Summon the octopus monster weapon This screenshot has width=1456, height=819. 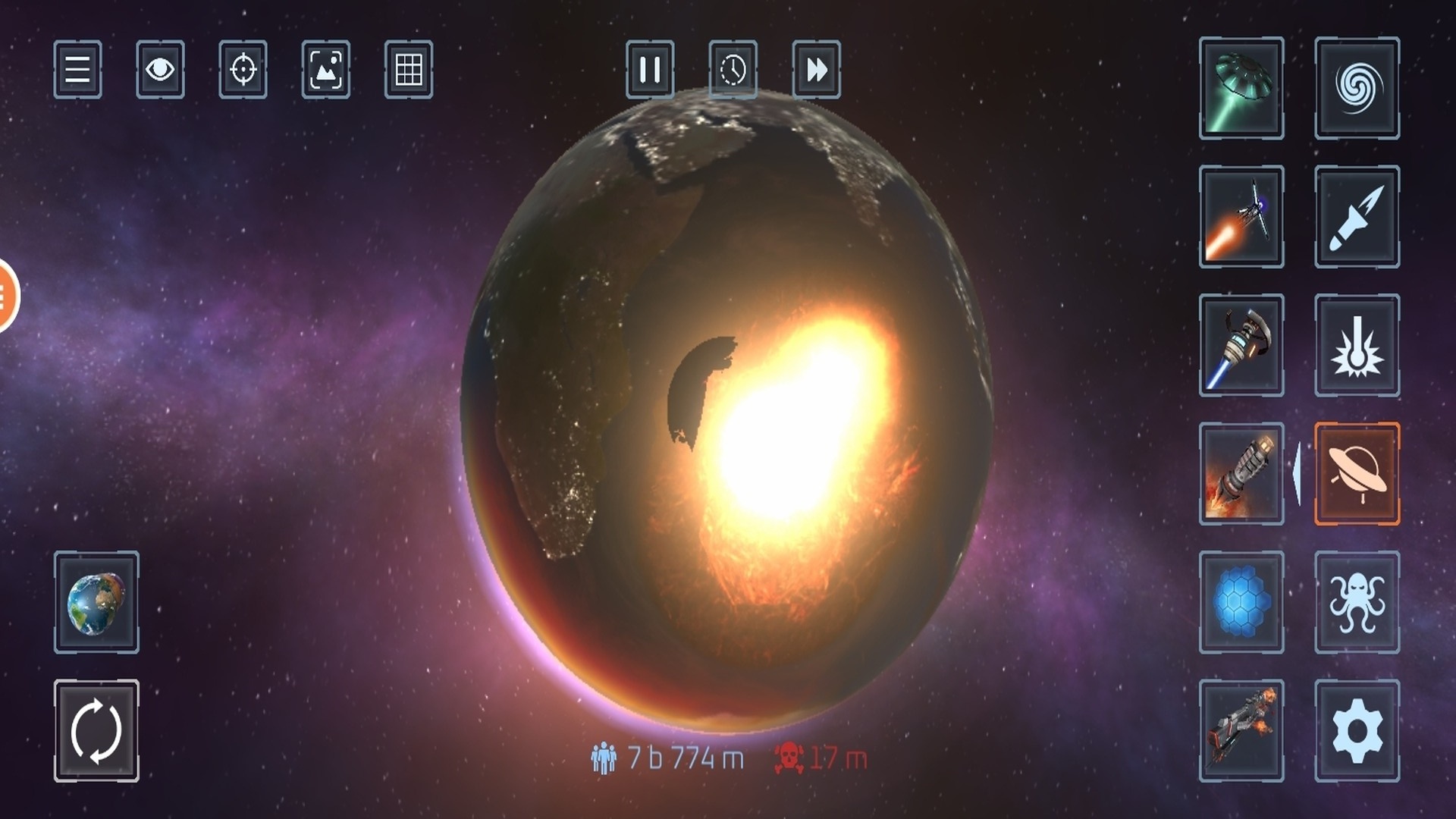1357,602
